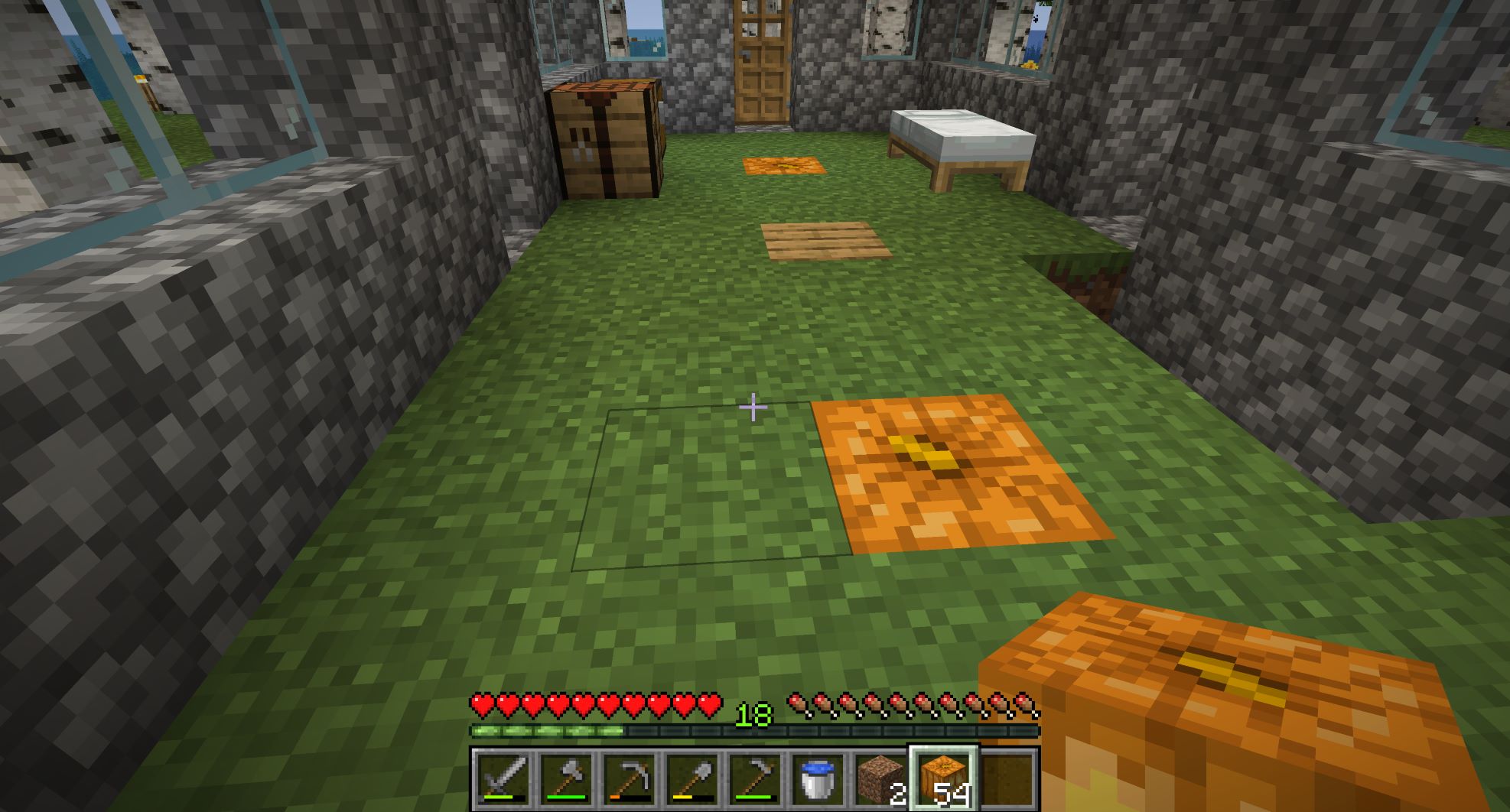Switch to the iron shovel slot

pos(692,778)
